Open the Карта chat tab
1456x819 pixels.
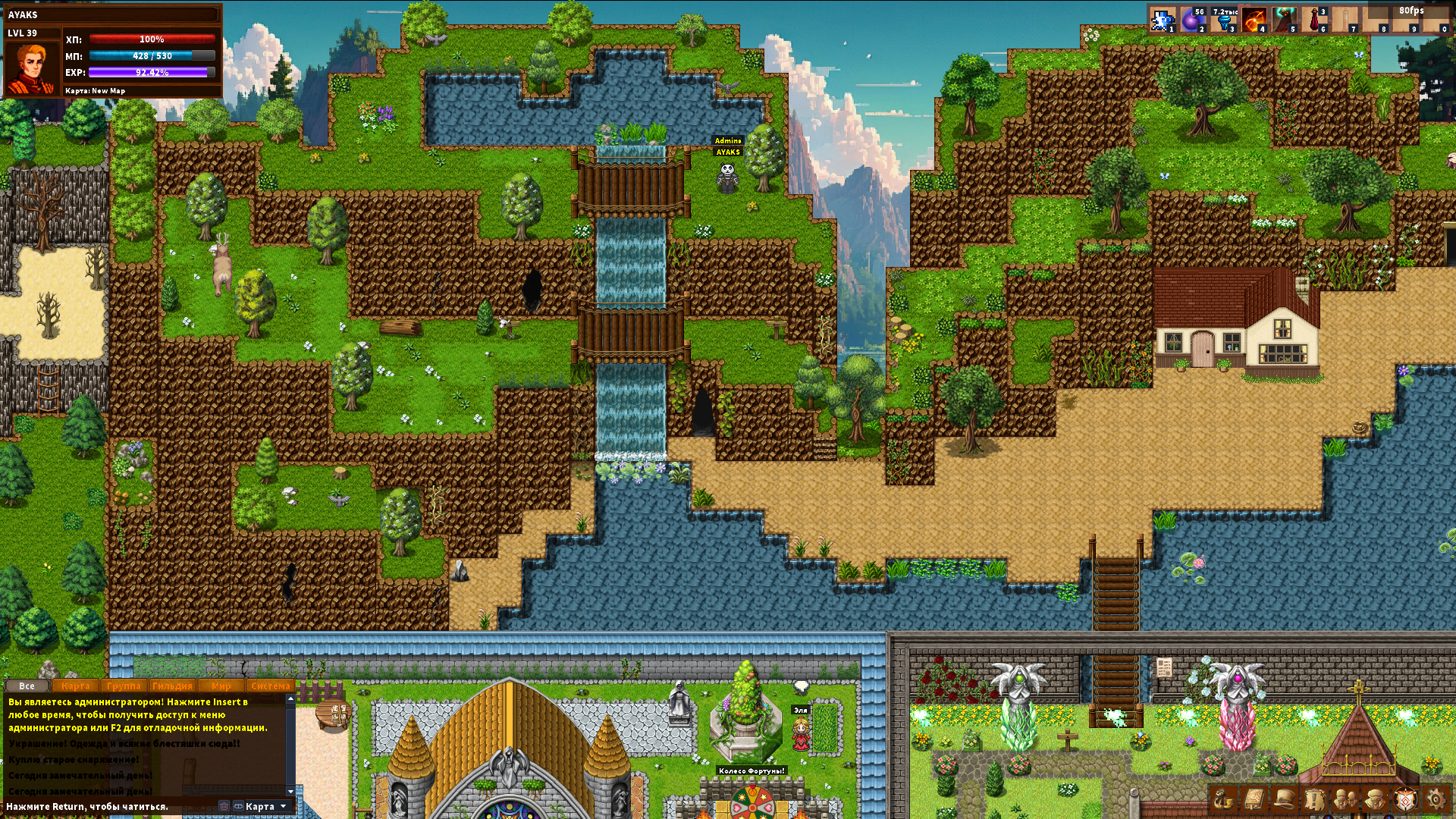[76, 686]
